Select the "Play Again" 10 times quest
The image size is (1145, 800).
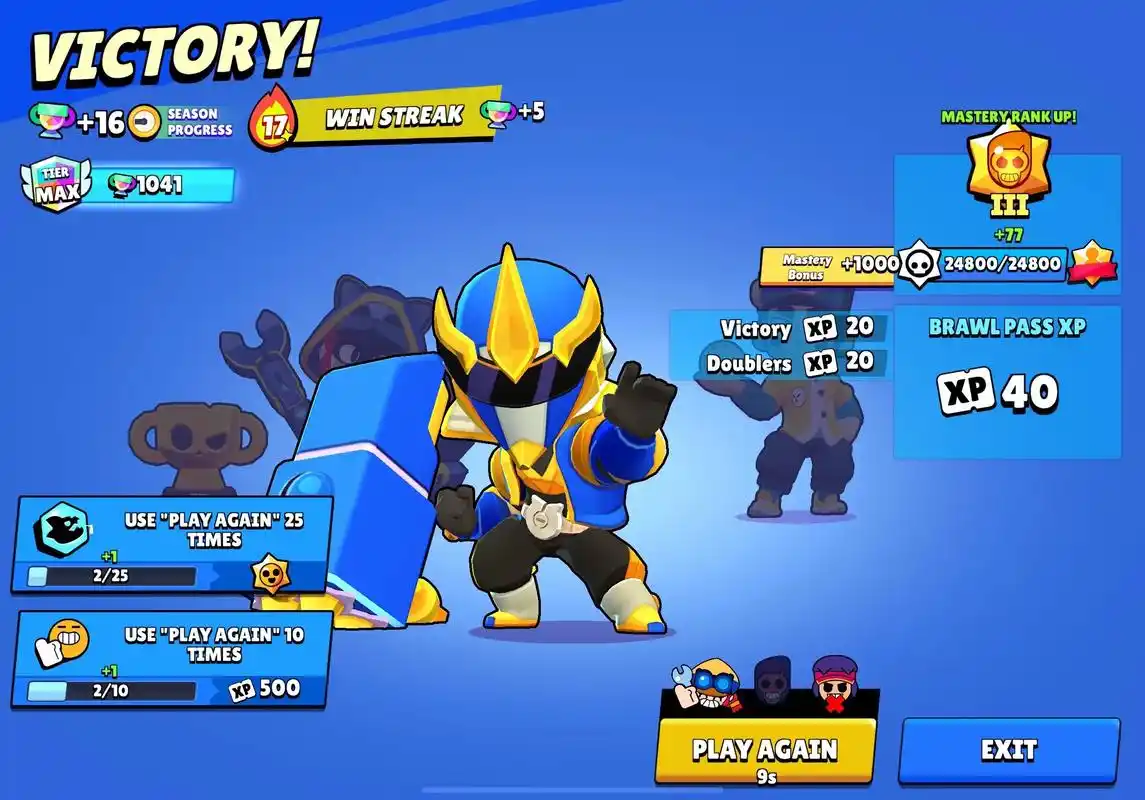[172, 659]
